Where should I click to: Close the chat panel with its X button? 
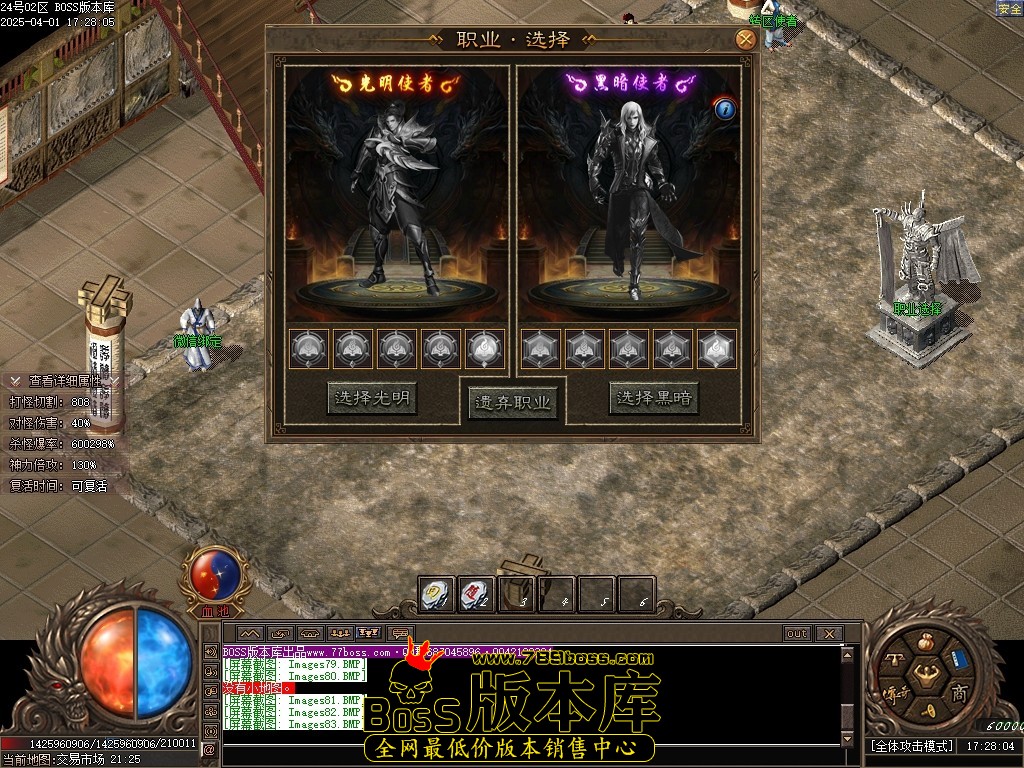828,633
